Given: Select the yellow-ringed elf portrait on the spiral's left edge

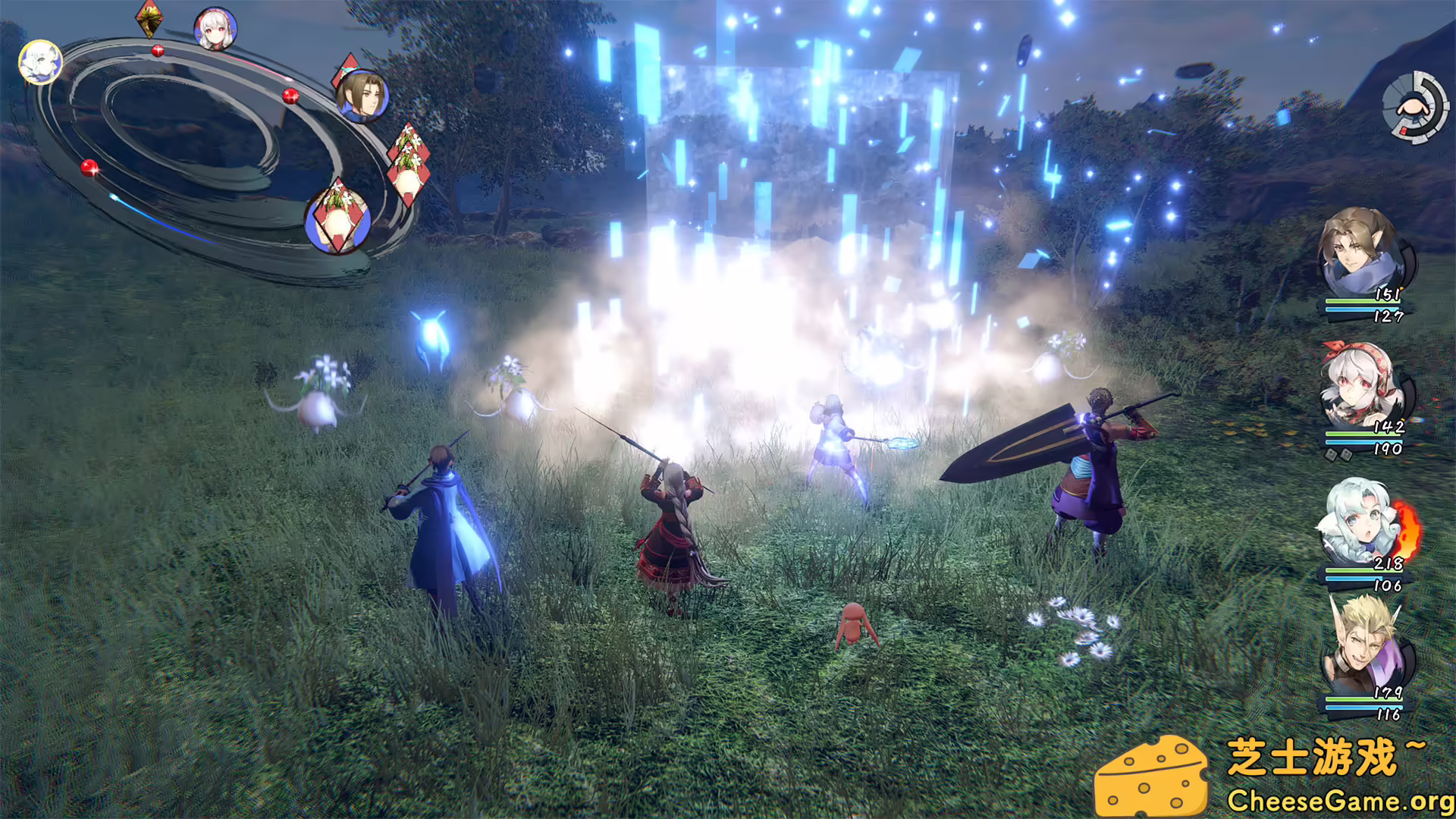Looking at the screenshot, I should point(39,62).
